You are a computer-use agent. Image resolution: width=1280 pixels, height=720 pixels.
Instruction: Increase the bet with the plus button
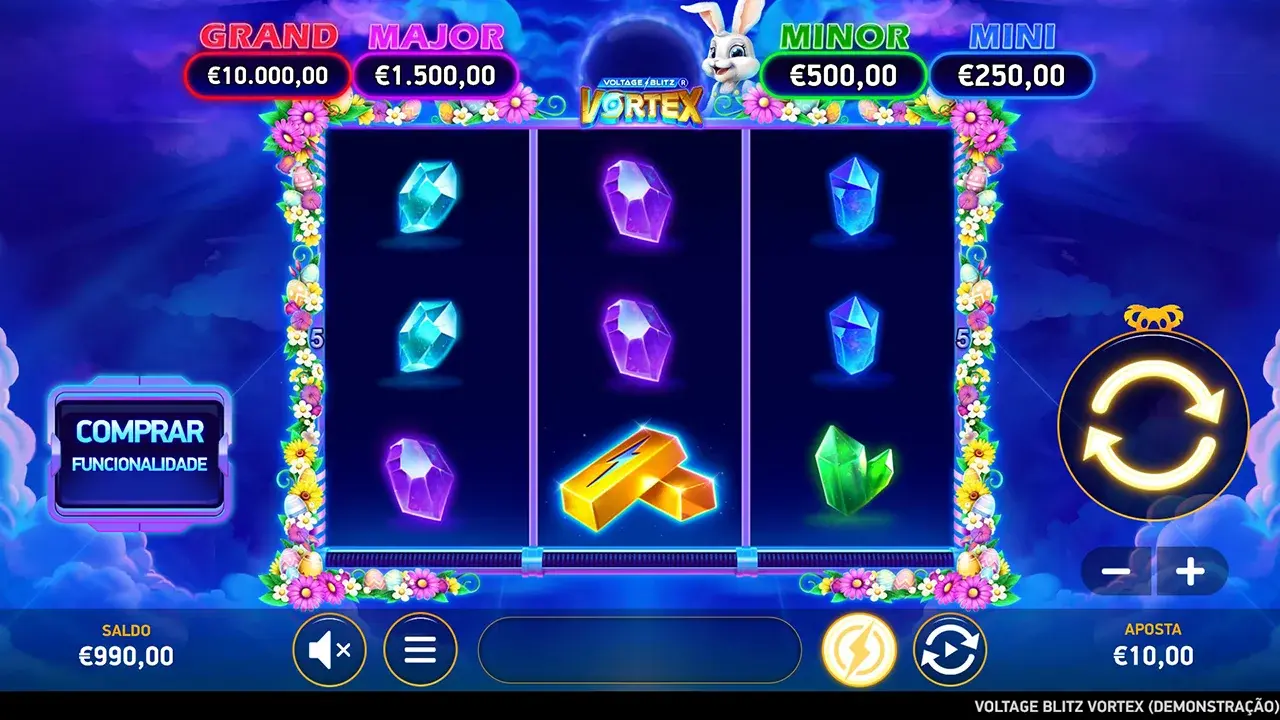click(x=1191, y=573)
